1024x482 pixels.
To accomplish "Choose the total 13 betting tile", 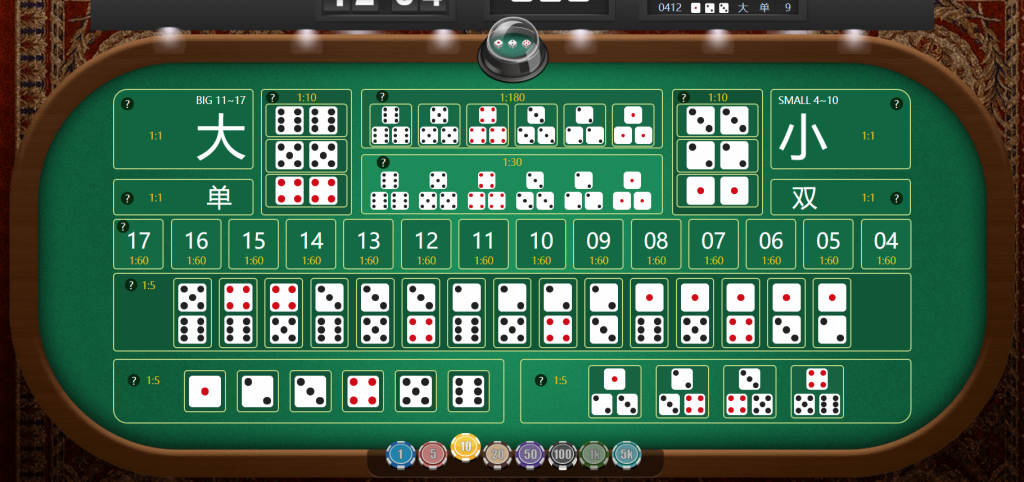I will (369, 245).
